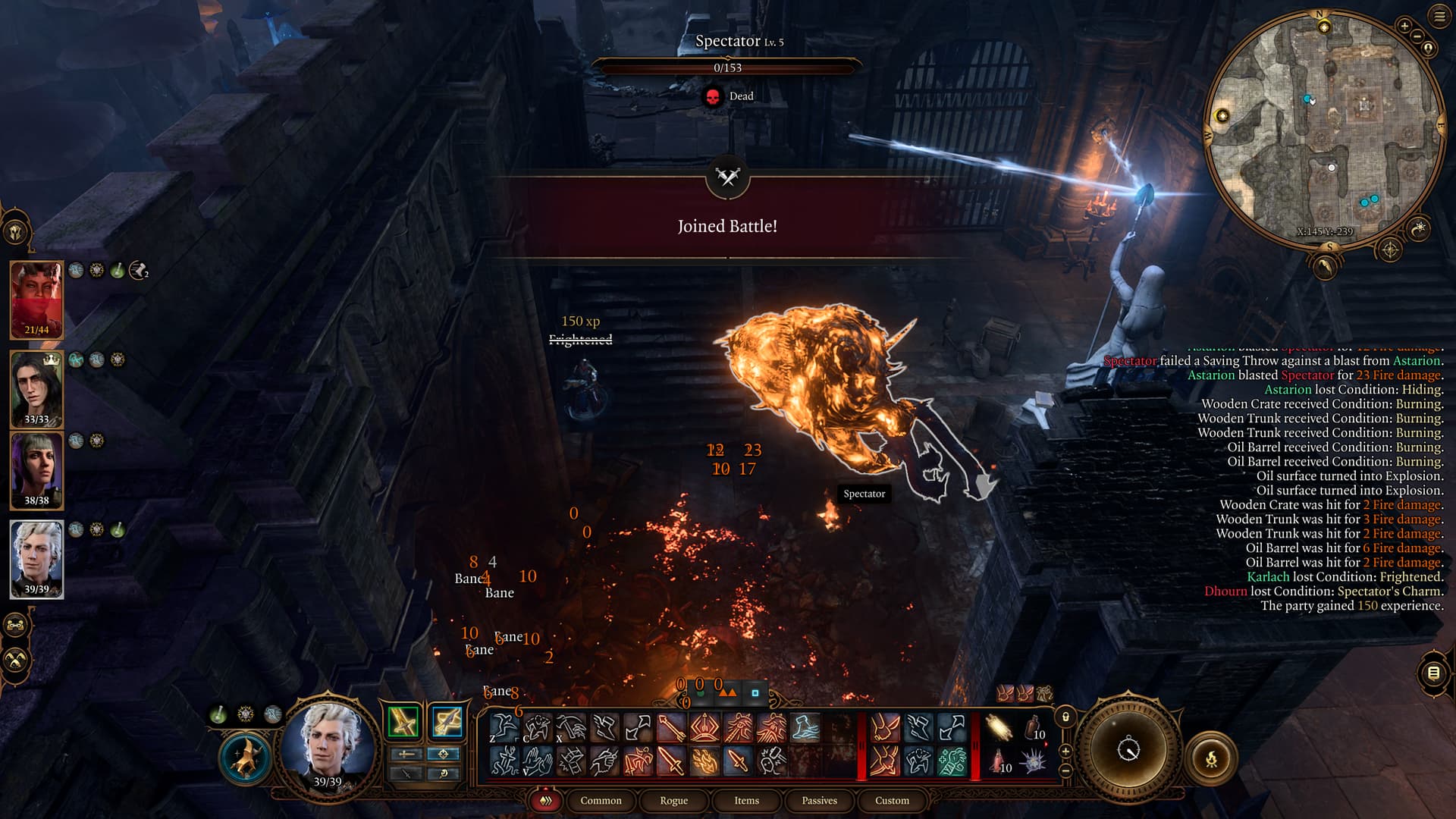The width and height of the screenshot is (1456, 819).
Task: Show the Items hotbar tab
Action: [x=746, y=801]
